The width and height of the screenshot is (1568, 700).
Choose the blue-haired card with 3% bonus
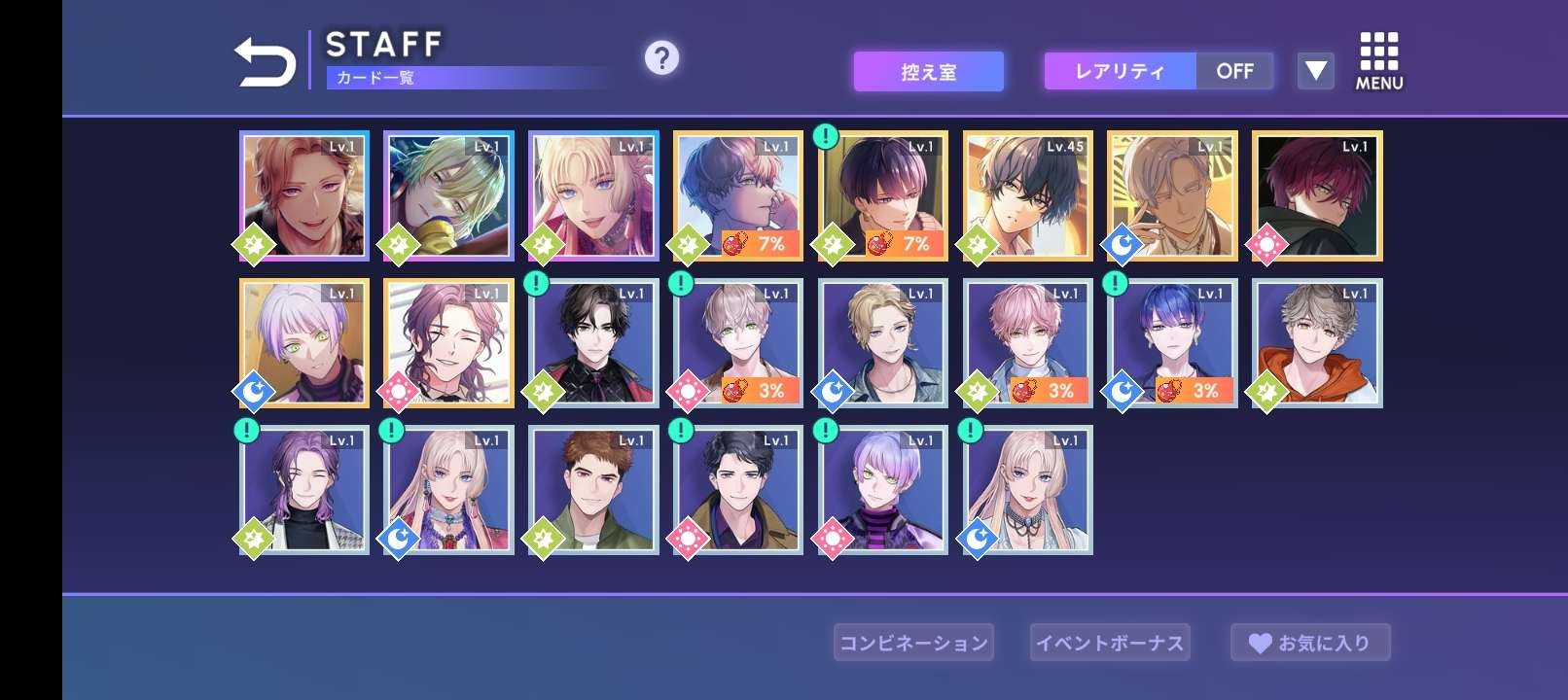point(1172,343)
